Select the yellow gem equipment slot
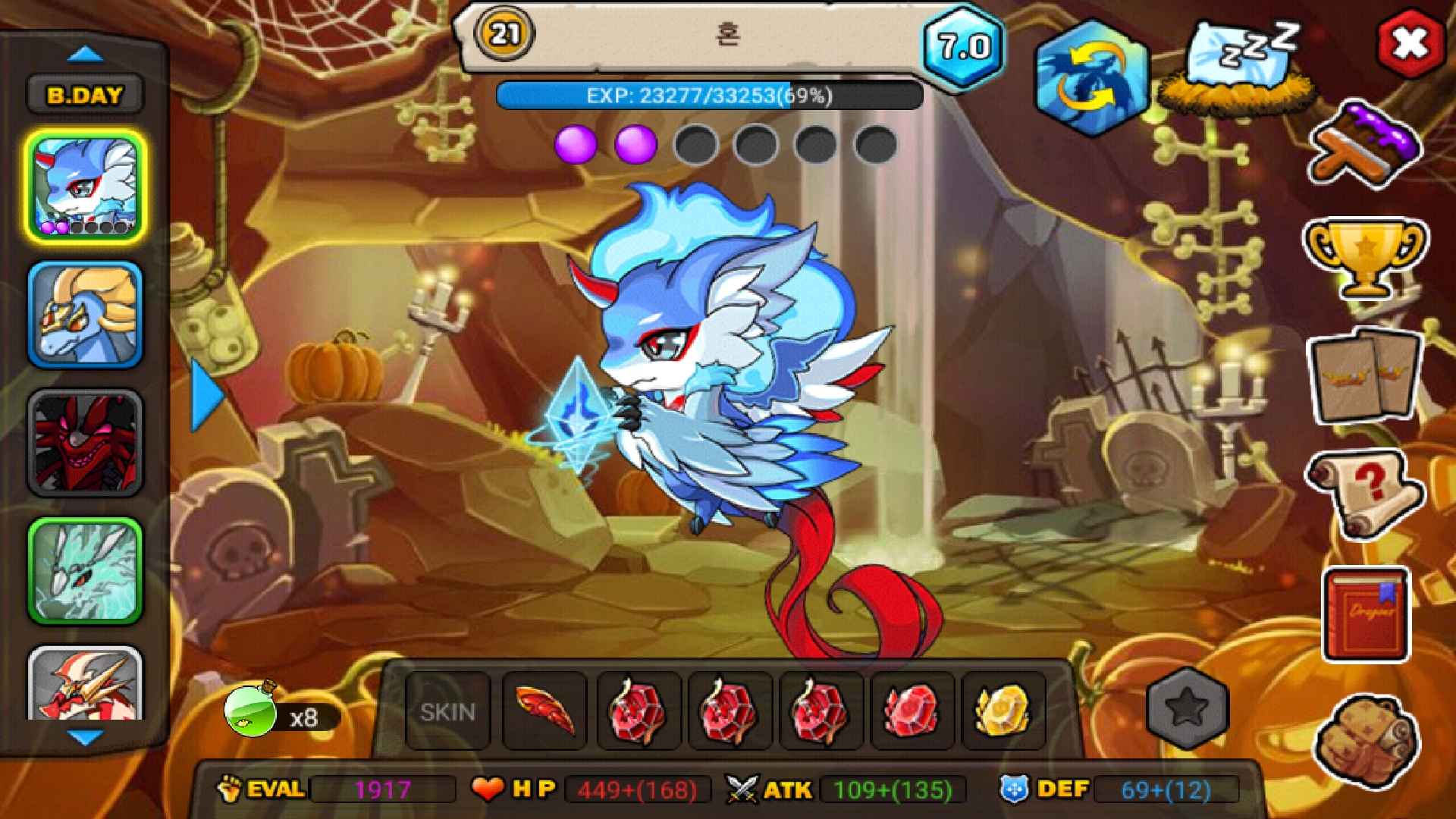This screenshot has width=1456, height=819. coord(1003,712)
